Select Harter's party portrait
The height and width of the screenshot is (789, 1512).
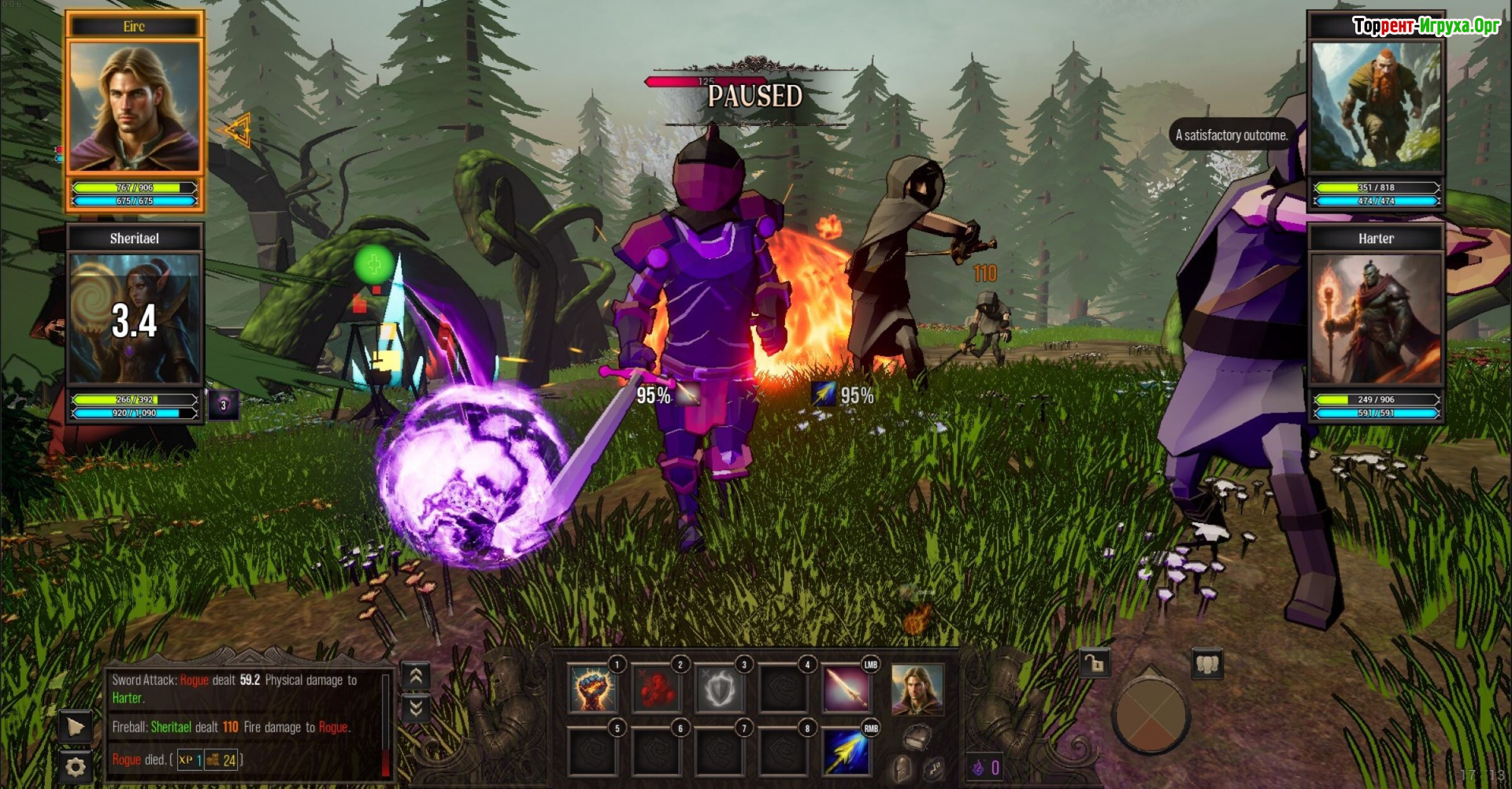(x=1376, y=319)
